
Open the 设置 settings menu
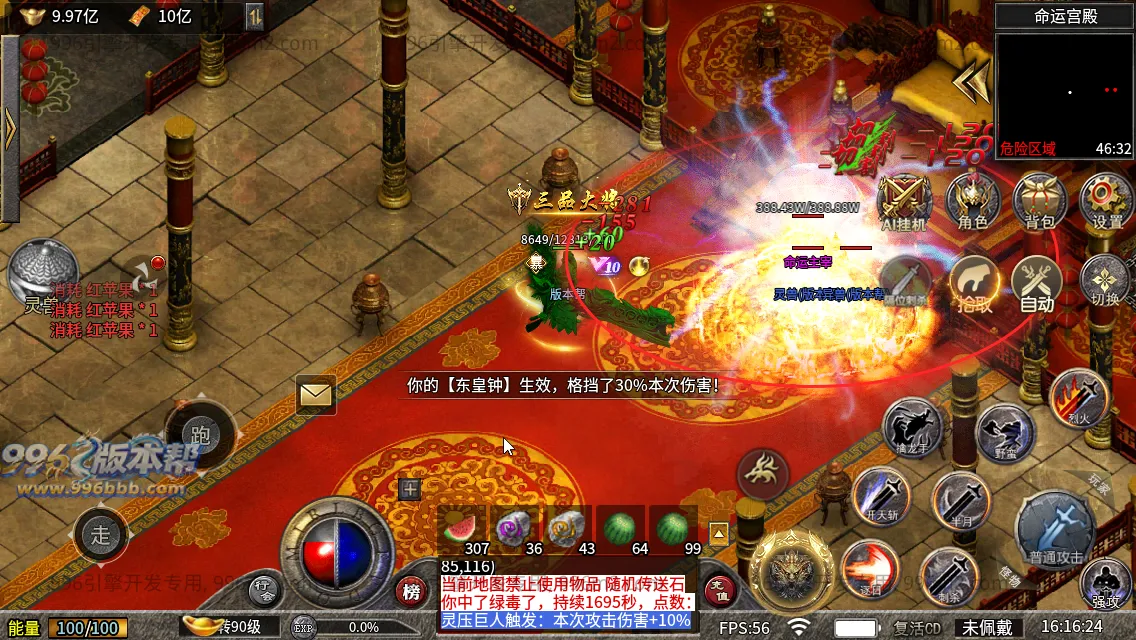tap(1106, 201)
